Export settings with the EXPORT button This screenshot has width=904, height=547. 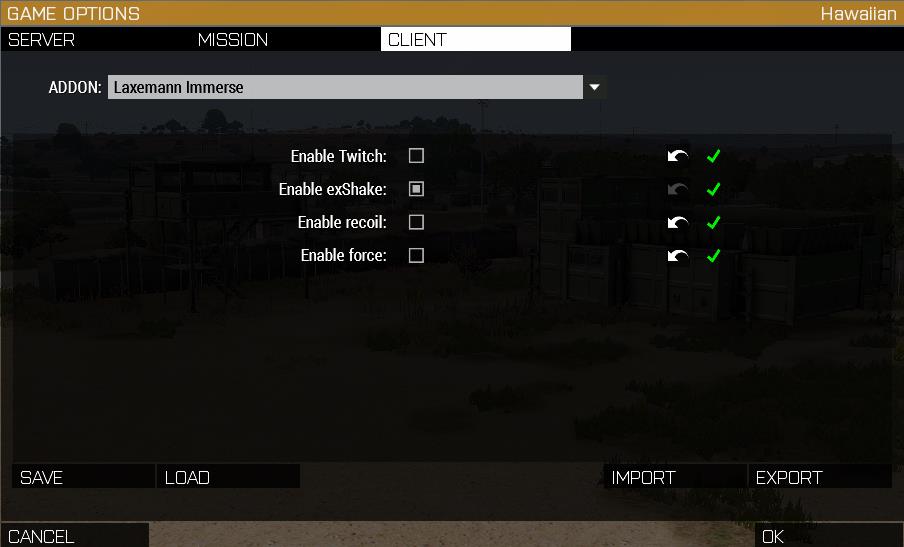coord(819,477)
